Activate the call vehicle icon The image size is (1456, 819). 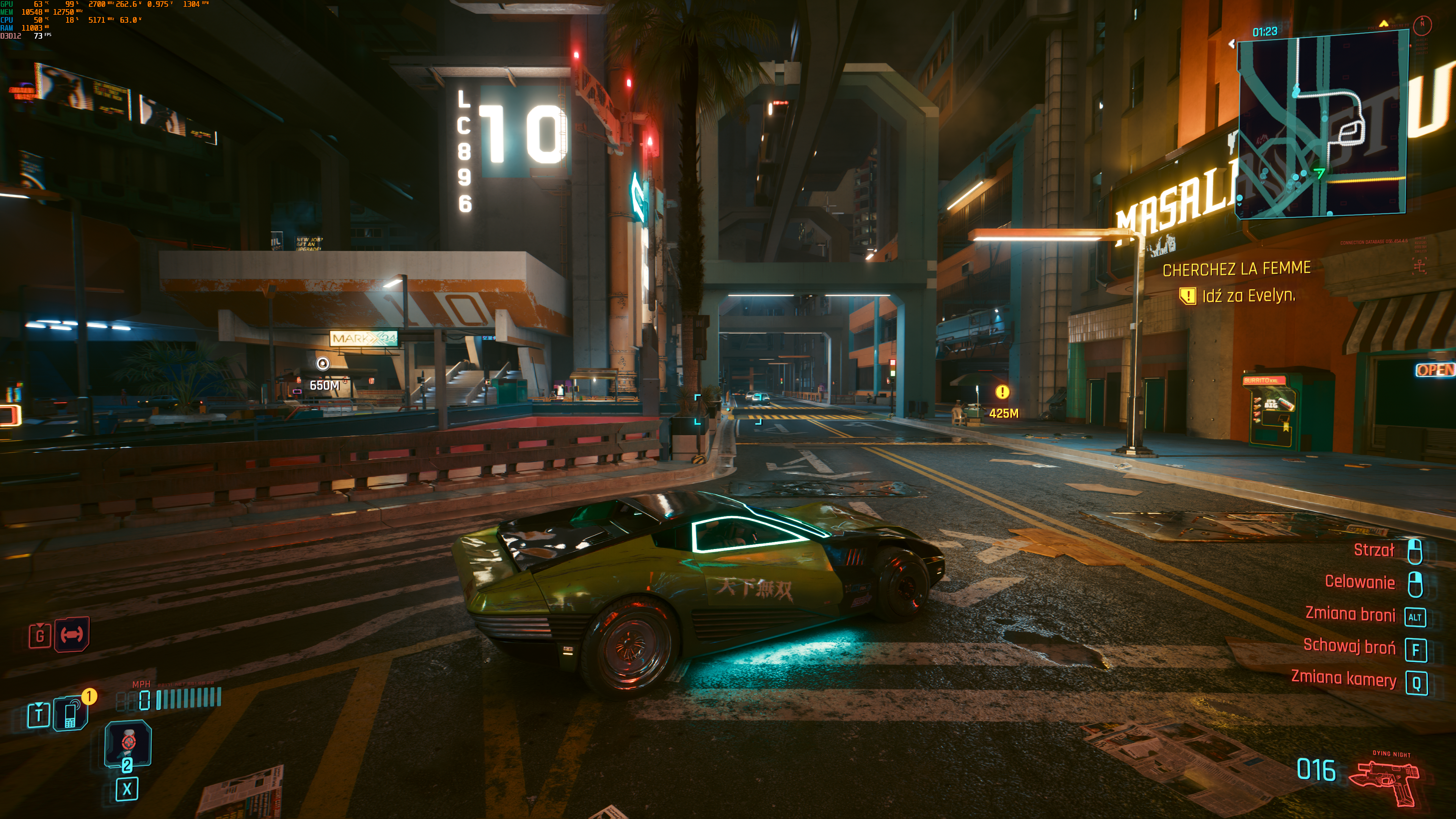pos(71,634)
